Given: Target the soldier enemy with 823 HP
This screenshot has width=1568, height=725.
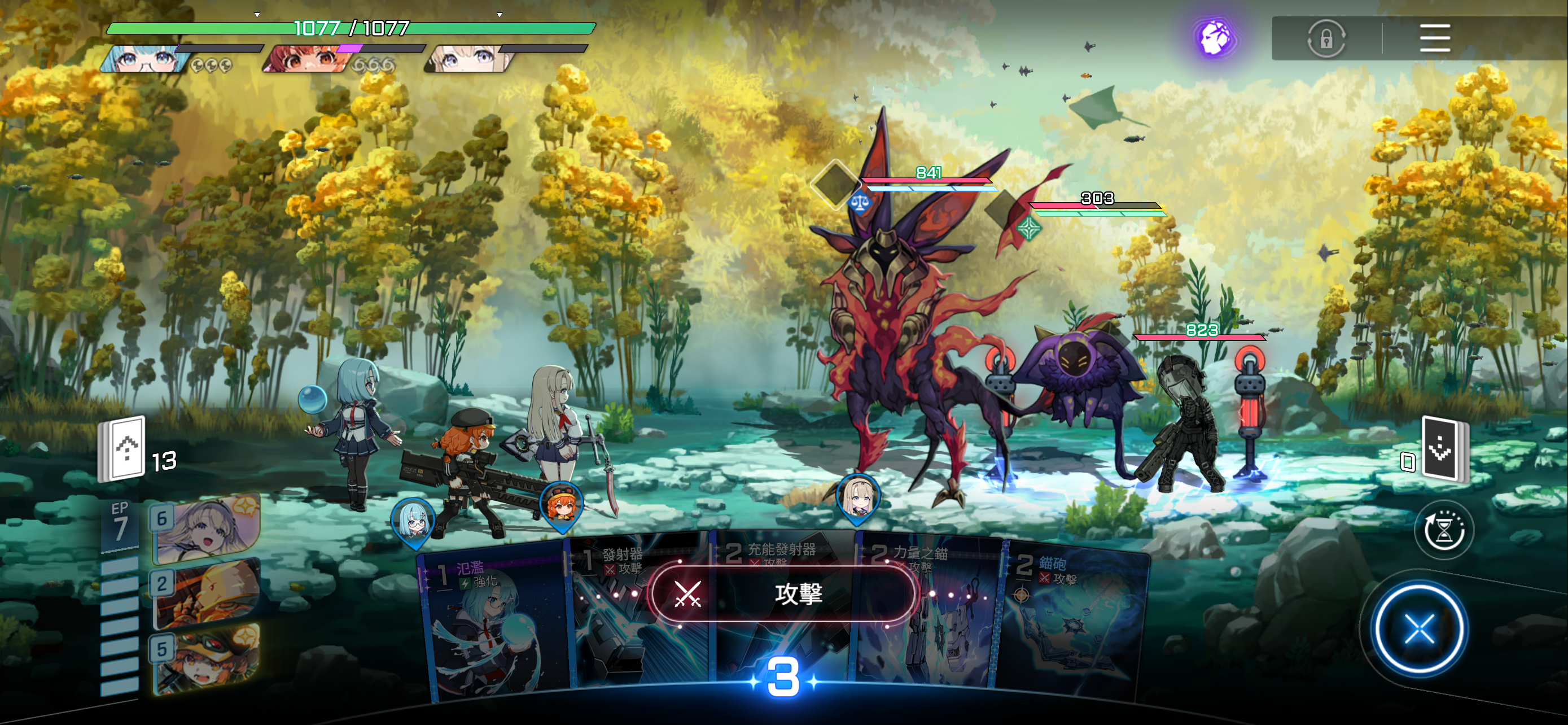Looking at the screenshot, I should [x=1184, y=420].
